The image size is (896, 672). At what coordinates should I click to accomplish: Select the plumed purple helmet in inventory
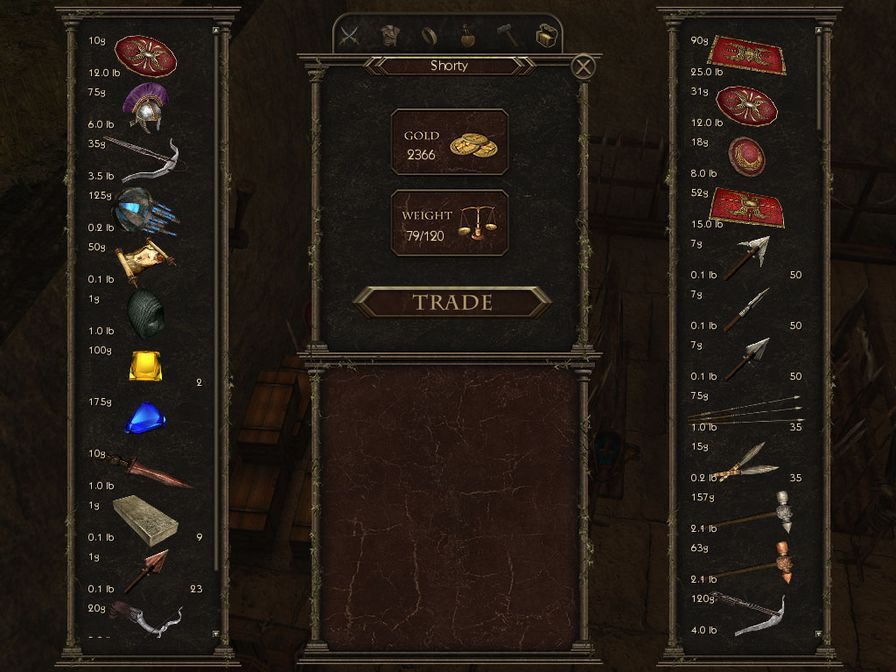[144, 108]
